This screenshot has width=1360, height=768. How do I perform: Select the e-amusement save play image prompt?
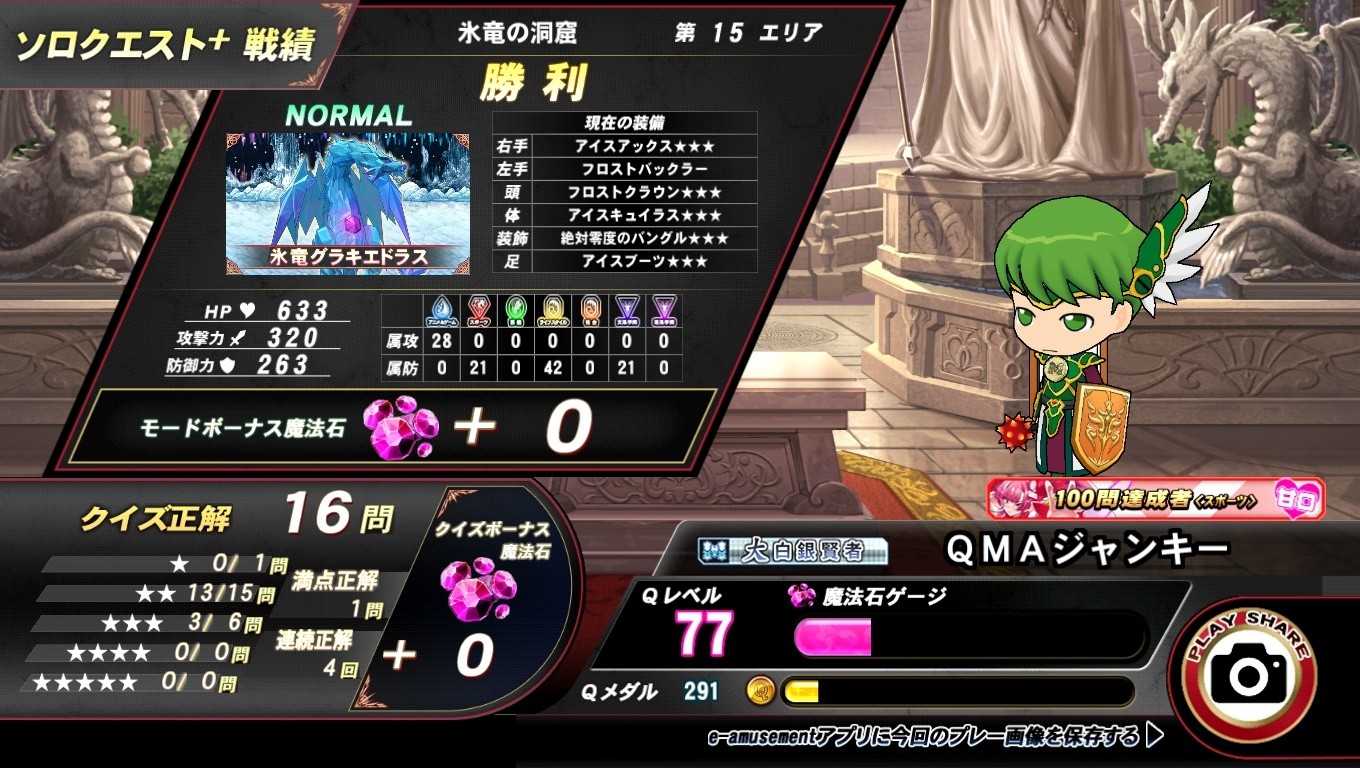coord(935,738)
